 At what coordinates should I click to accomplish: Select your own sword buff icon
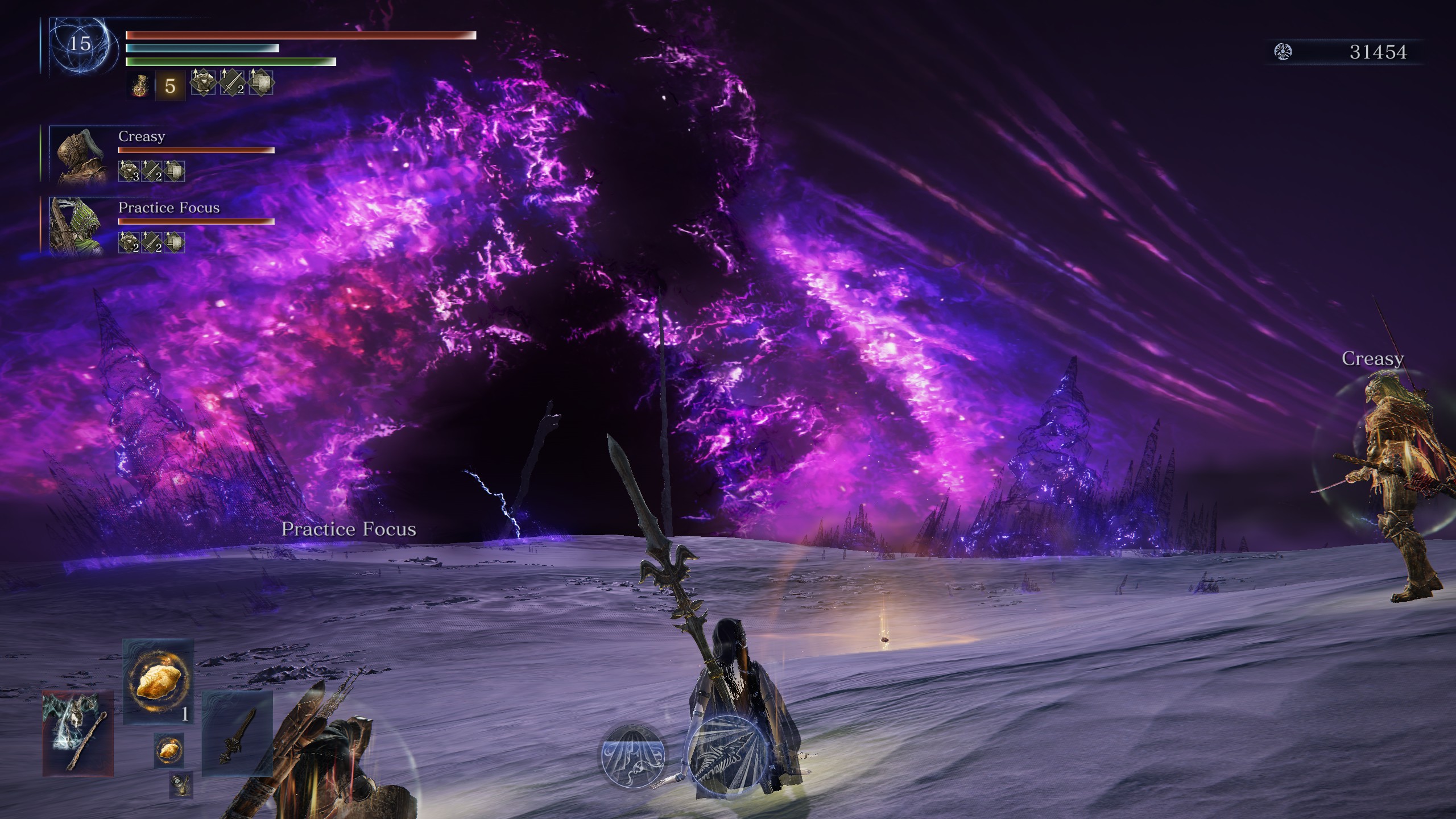(x=232, y=83)
